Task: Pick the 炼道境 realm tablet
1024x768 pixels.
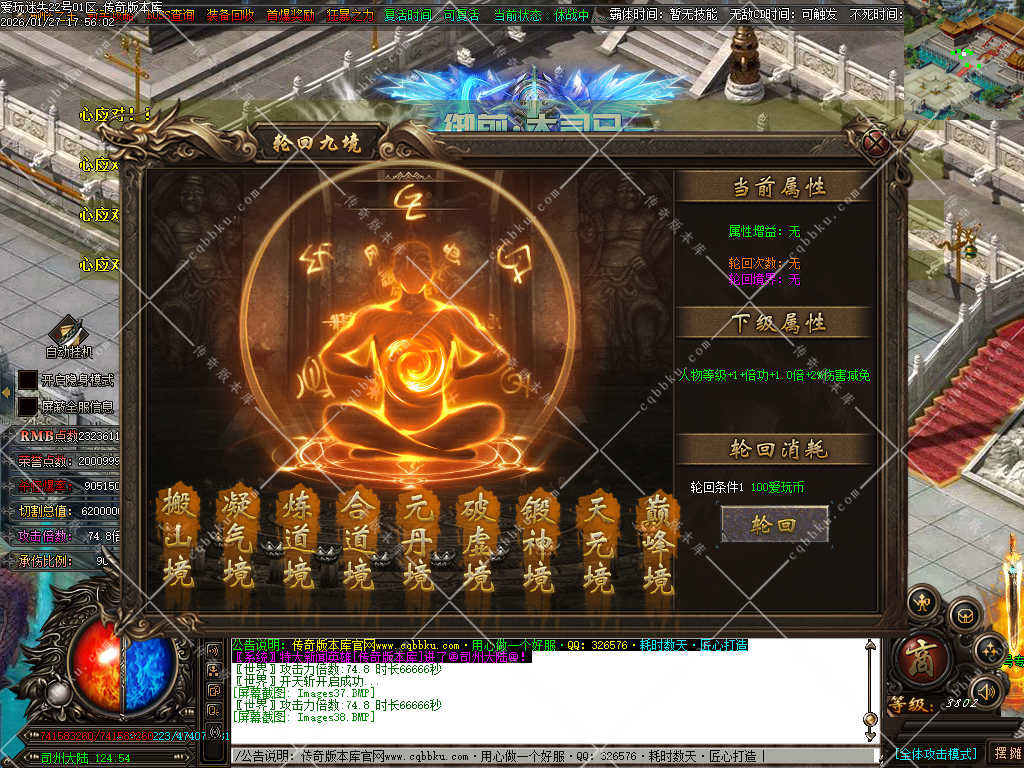Action: 298,540
